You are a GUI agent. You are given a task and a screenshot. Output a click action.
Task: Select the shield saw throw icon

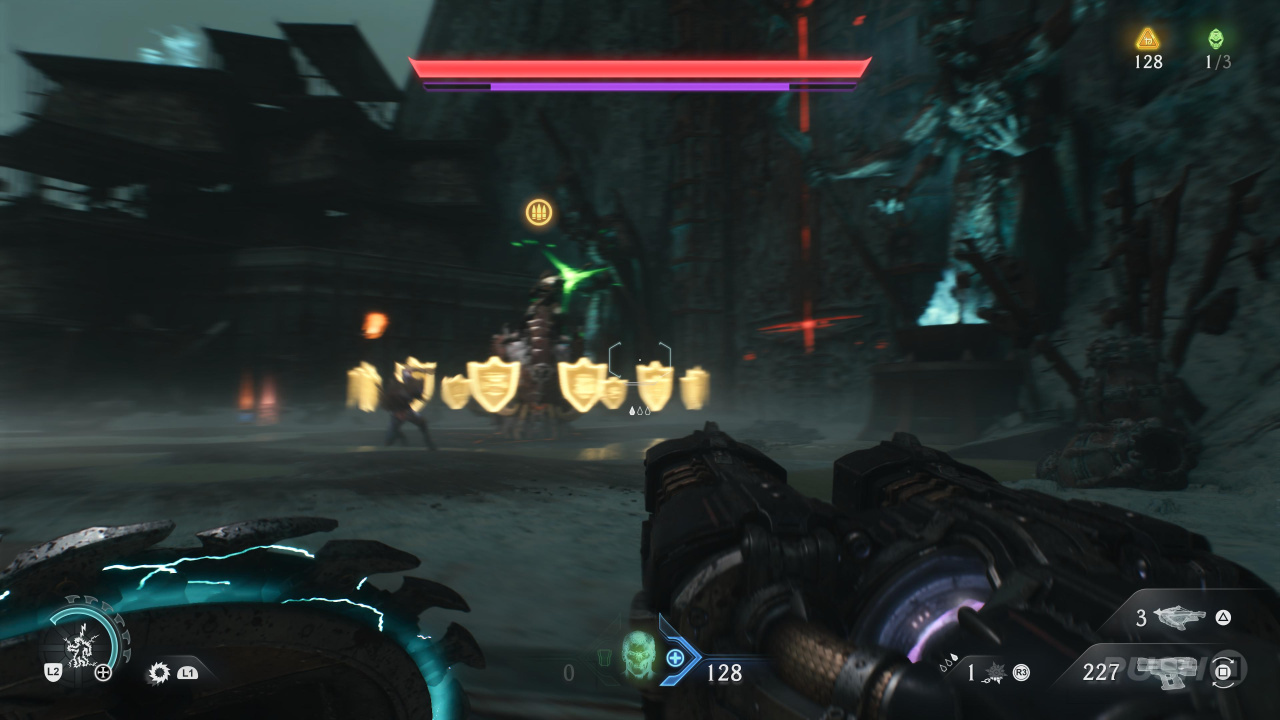tap(158, 673)
